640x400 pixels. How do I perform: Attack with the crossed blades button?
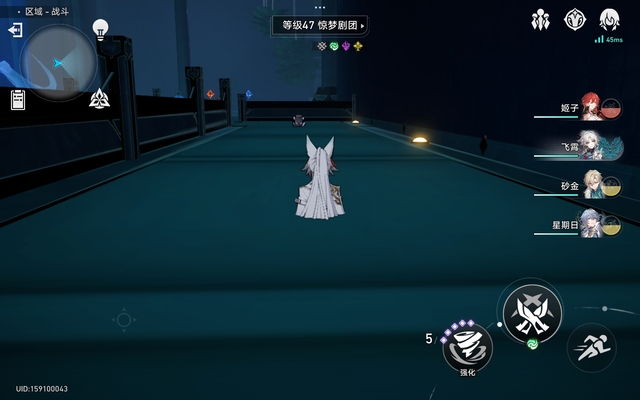coord(532,312)
